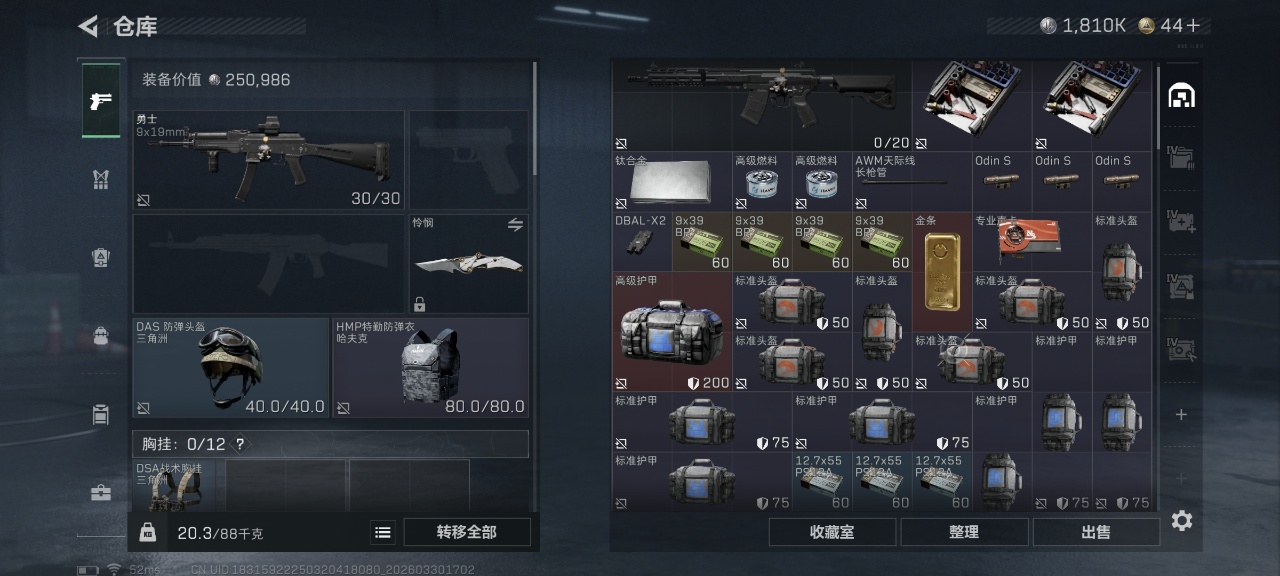Select the DAS 防弹头盔 helmet slot
This screenshot has height=576, width=1280.
point(231,367)
